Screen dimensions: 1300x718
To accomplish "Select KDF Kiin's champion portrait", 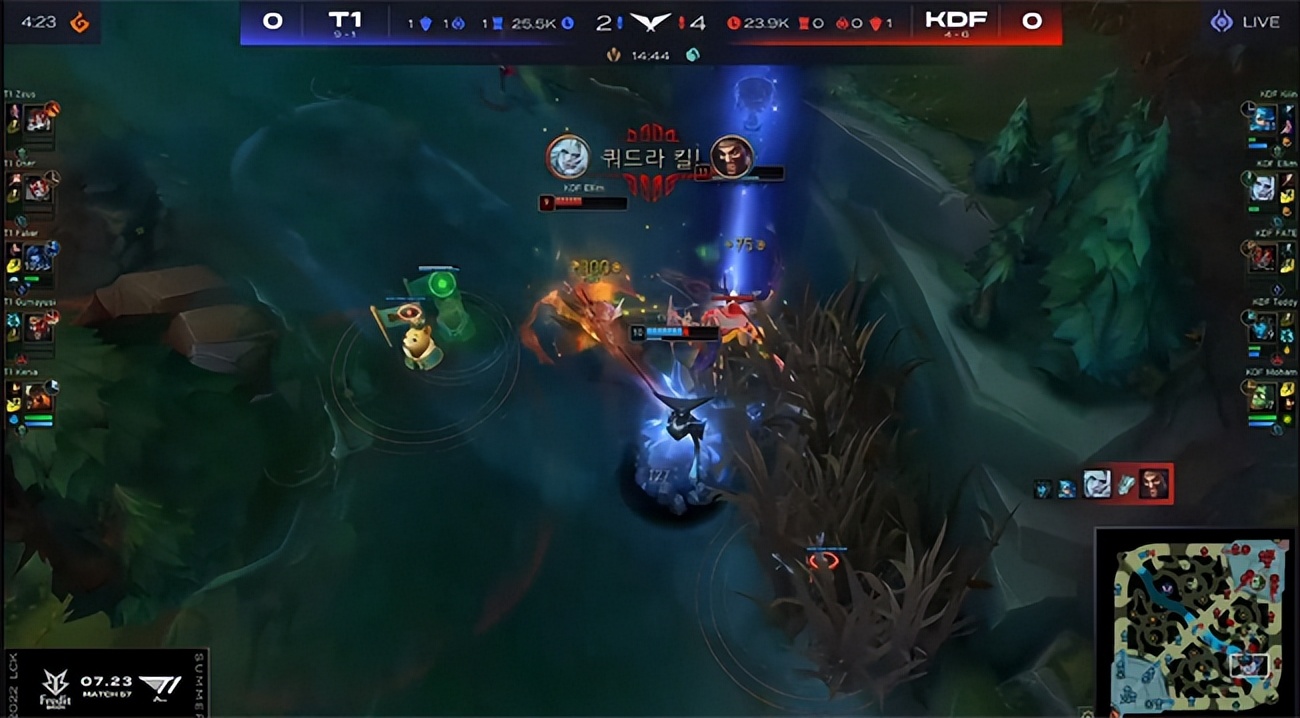I will [x=1263, y=120].
